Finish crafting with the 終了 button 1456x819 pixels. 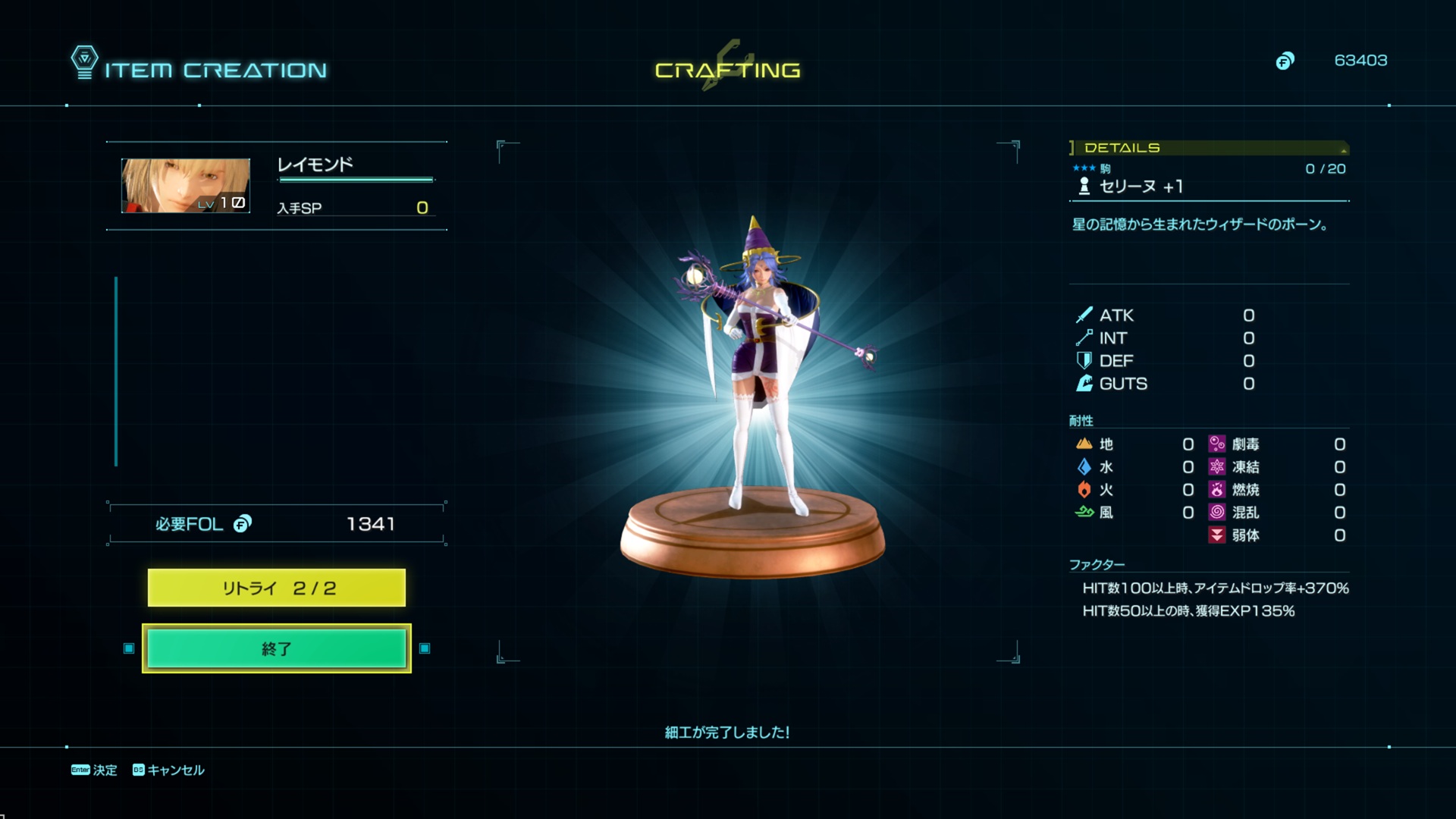pyautogui.click(x=276, y=648)
